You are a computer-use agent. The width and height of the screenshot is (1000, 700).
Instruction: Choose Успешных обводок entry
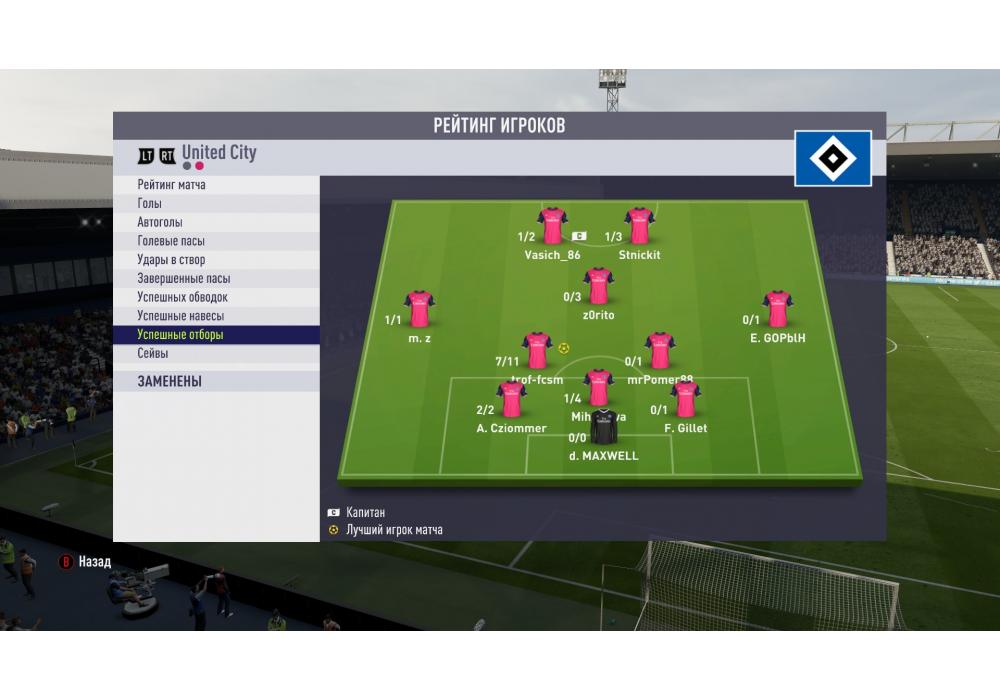(183, 297)
